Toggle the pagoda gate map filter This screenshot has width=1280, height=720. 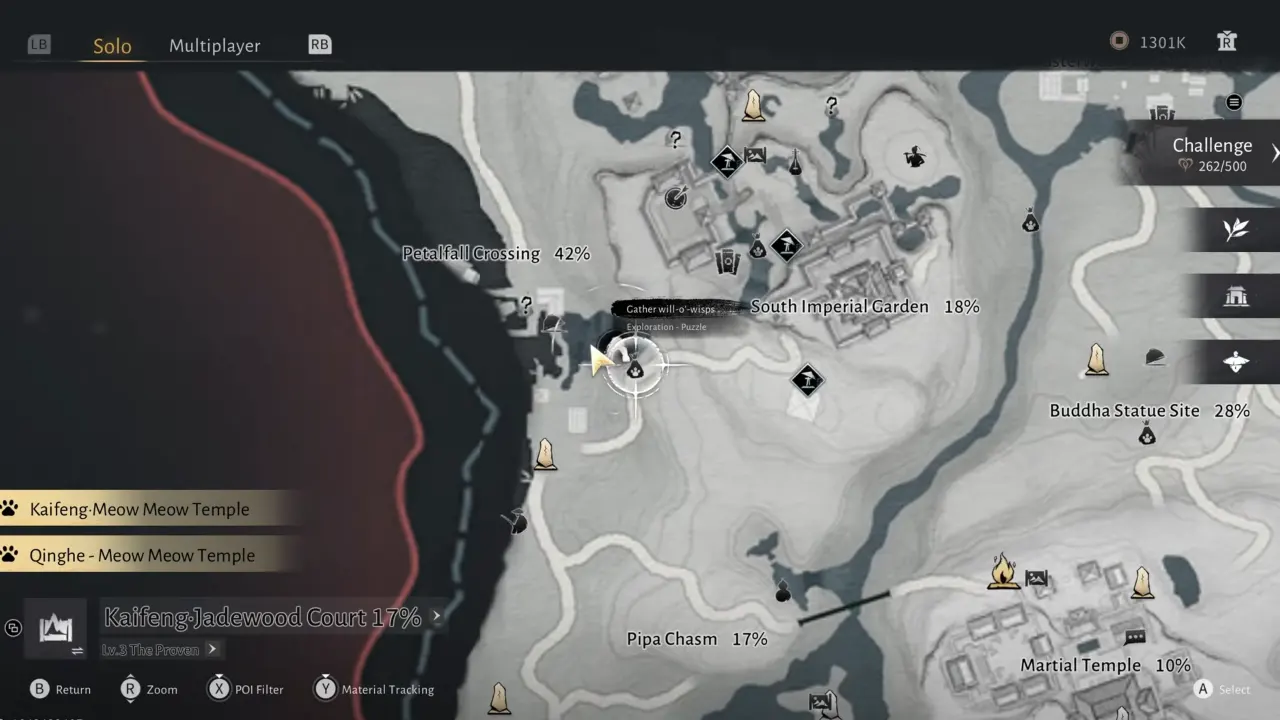coord(1236,296)
